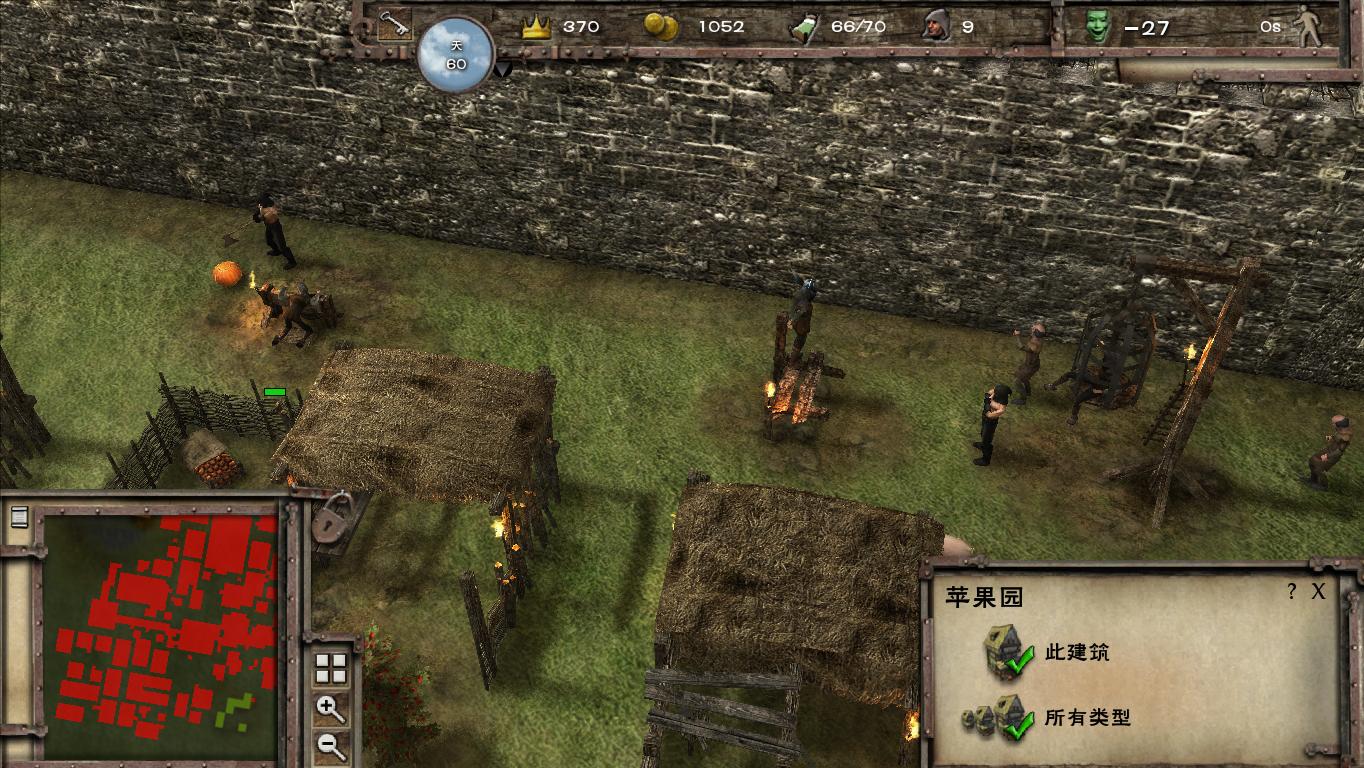Open the key menu icon

(x=393, y=25)
